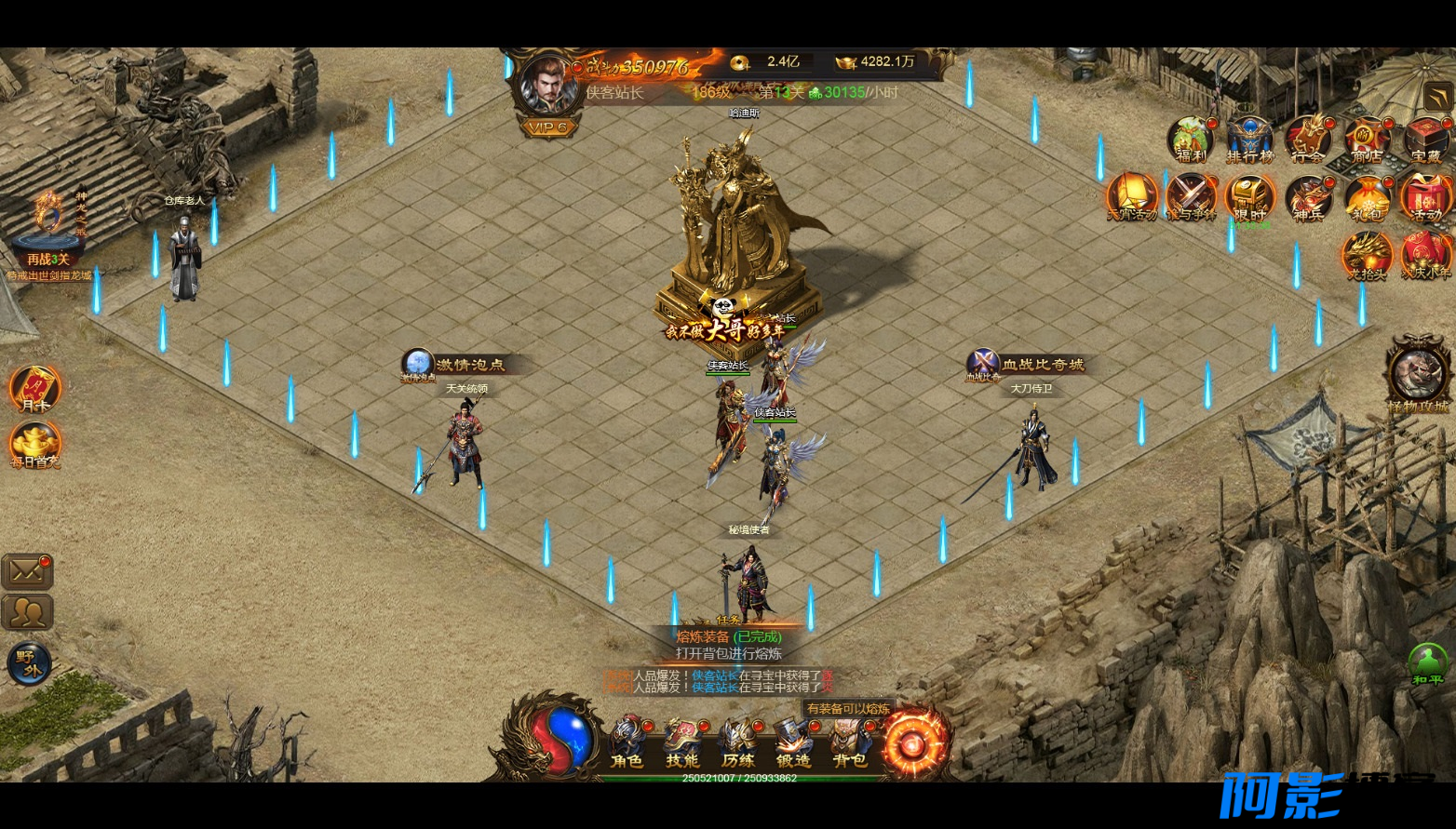The height and width of the screenshot is (829, 1456).
Task: Open the 每日首充 daily recharge offer
Action: 35,445
